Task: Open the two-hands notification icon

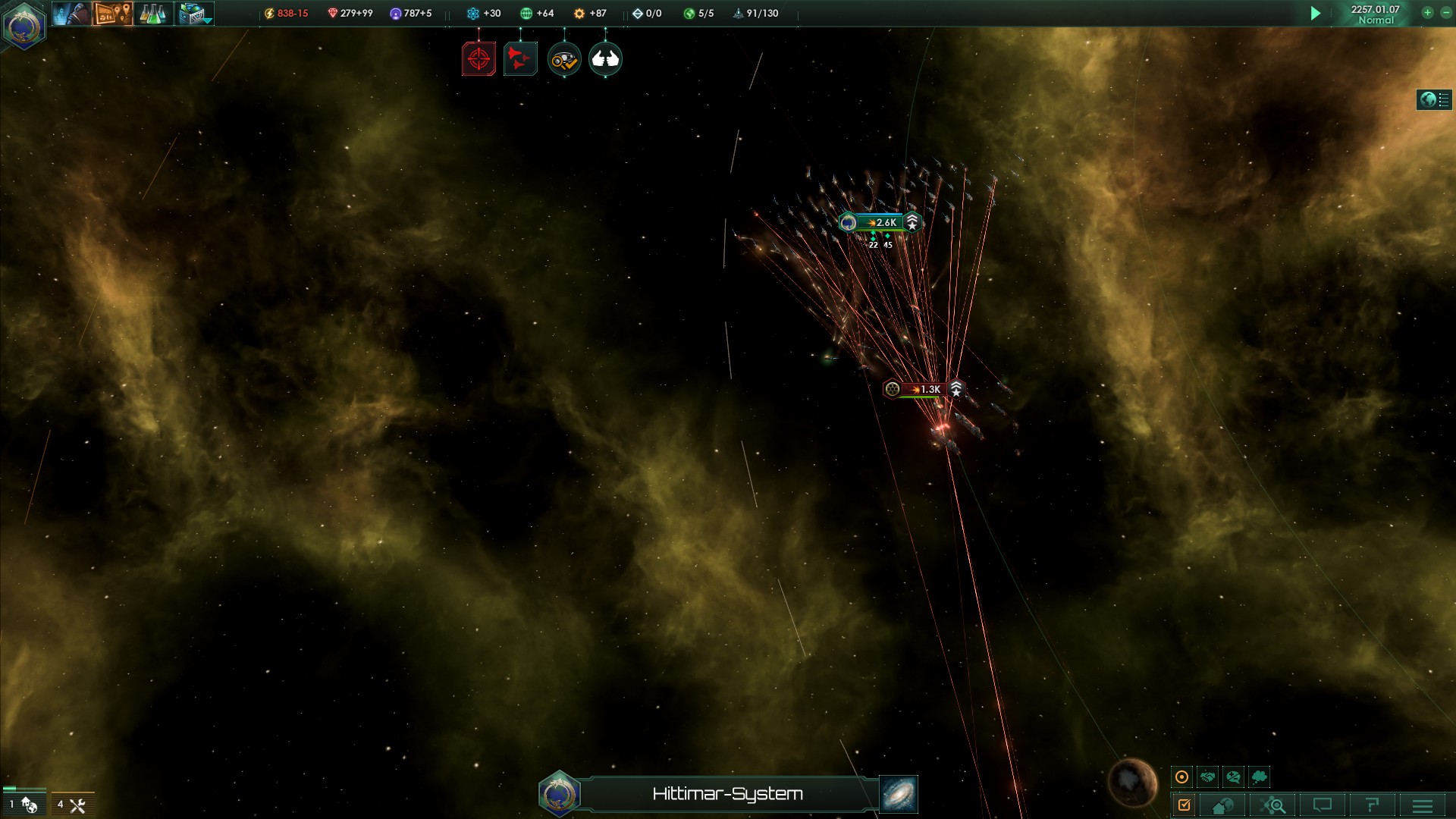Action: coord(605,59)
